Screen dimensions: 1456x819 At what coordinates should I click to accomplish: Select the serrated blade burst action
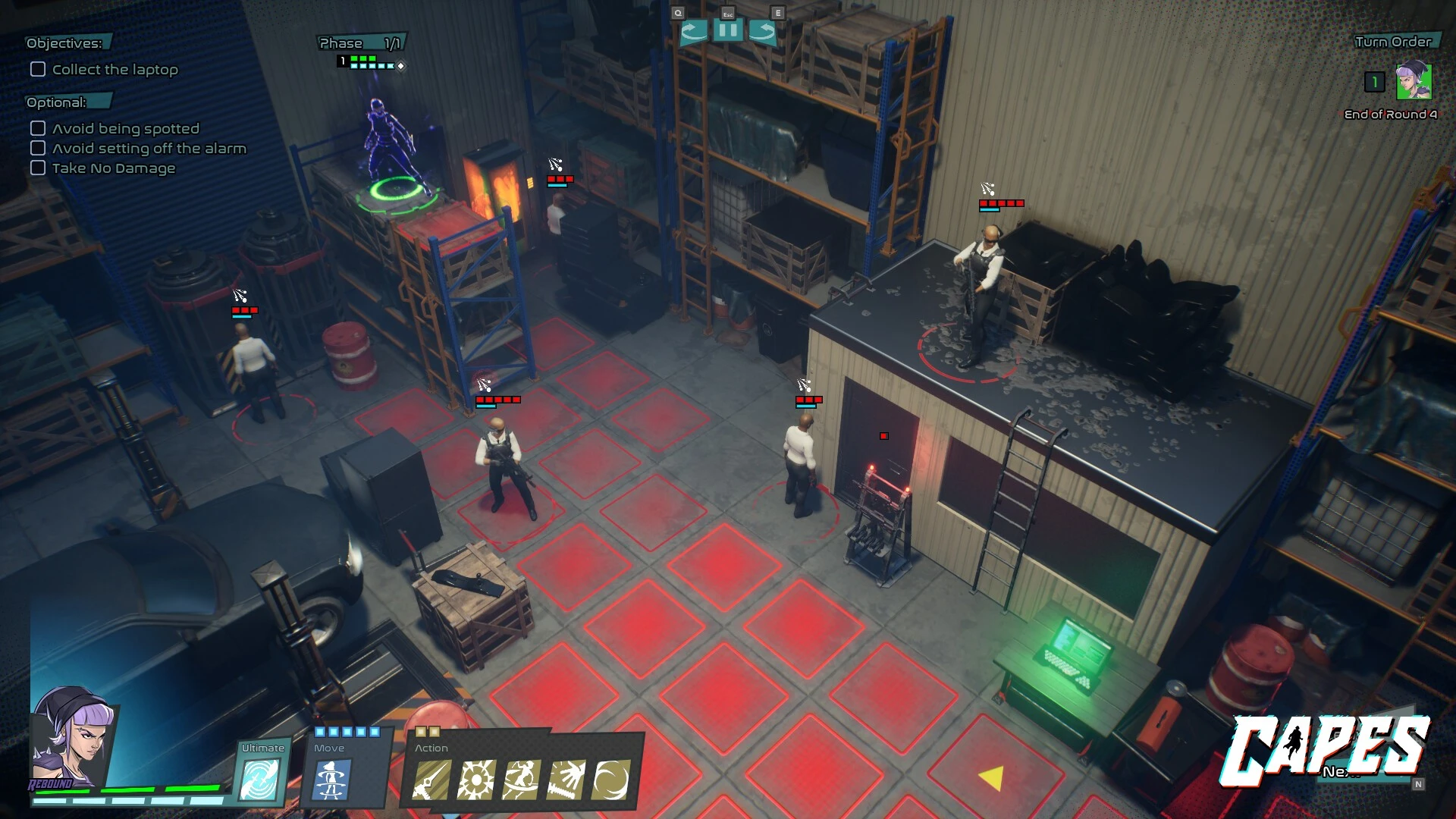tap(566, 780)
